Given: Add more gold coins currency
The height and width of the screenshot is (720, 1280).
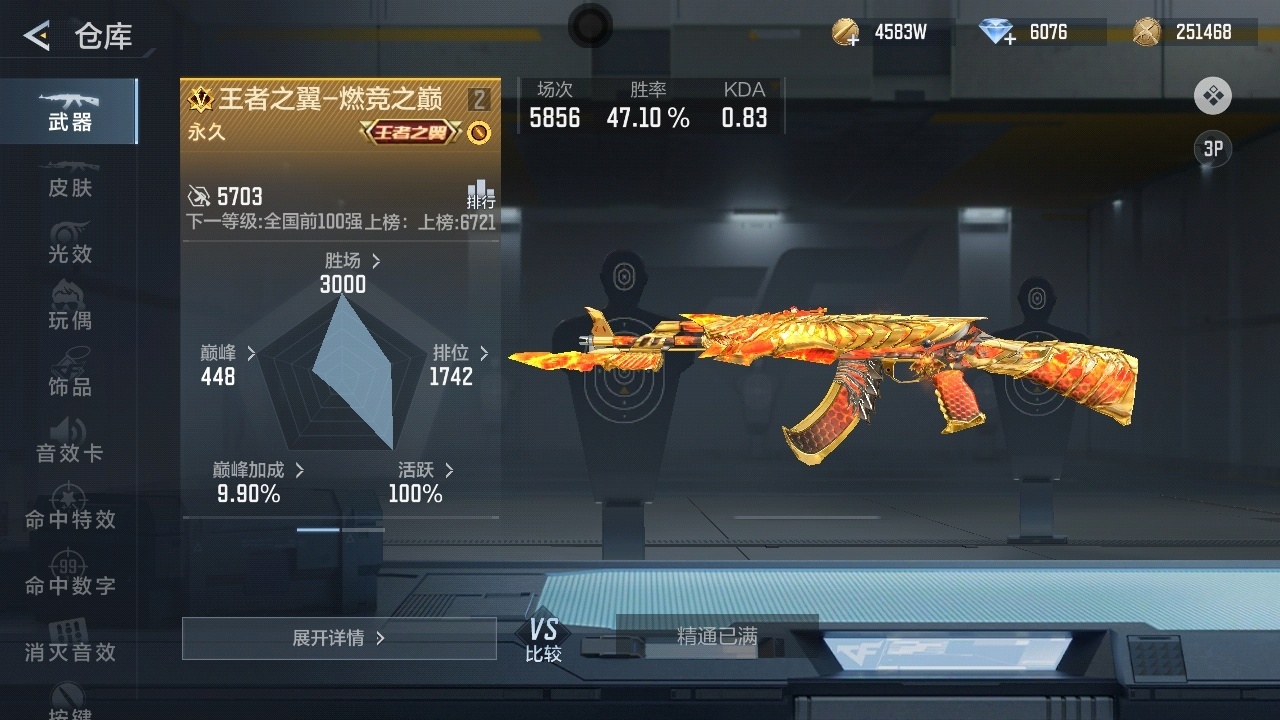Looking at the screenshot, I should point(847,33).
